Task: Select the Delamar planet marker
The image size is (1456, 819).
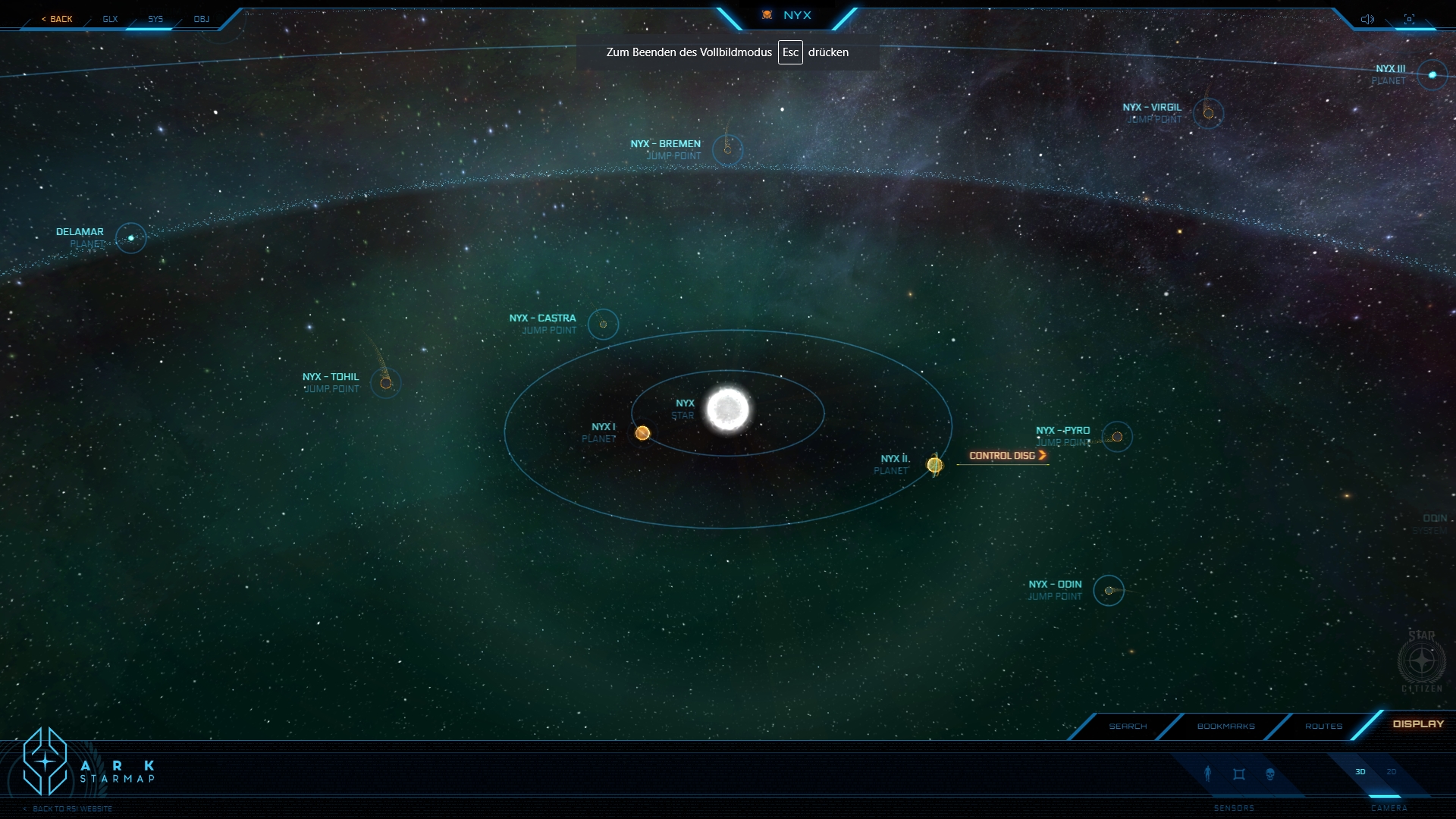Action: [131, 238]
